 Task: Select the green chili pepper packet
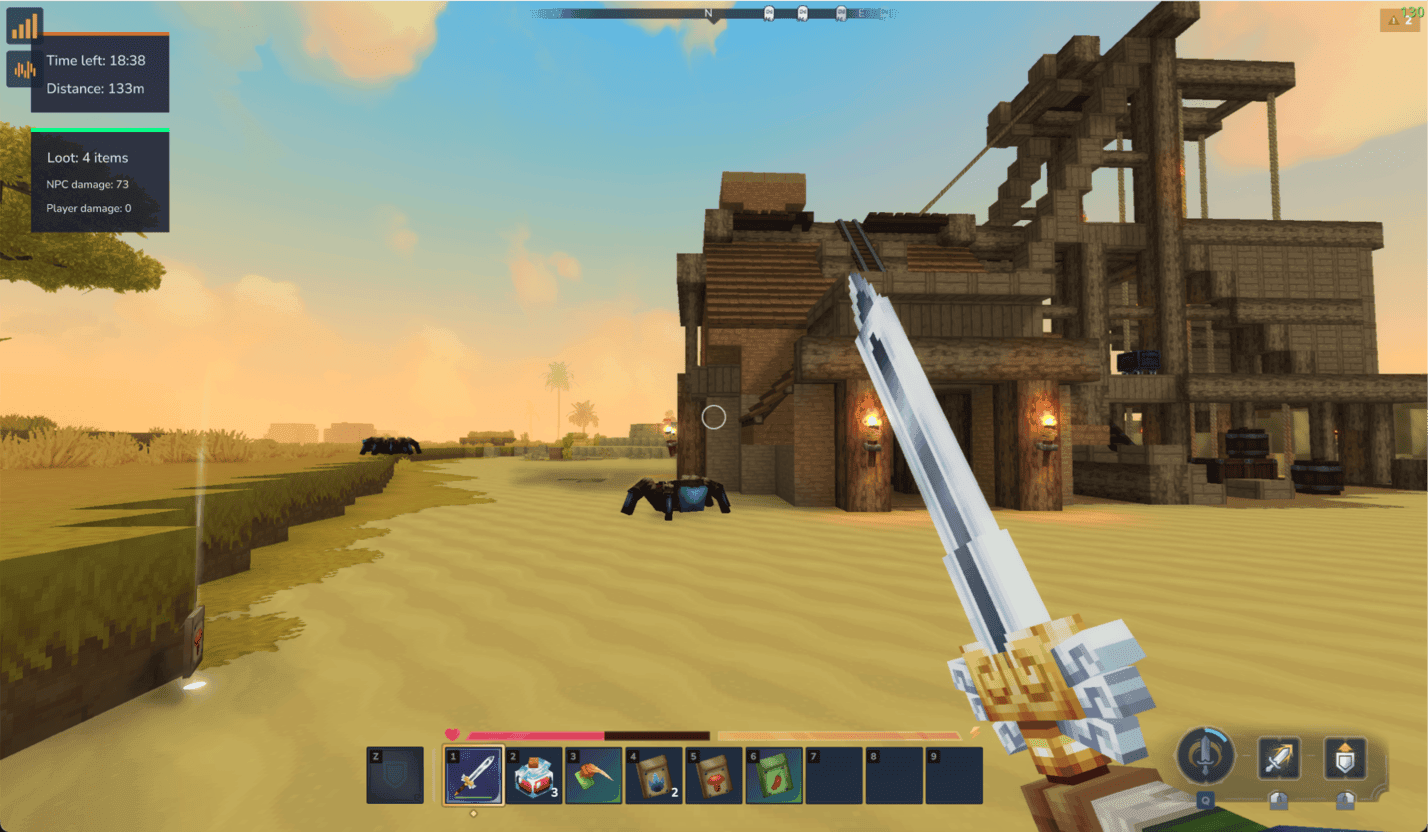[773, 775]
